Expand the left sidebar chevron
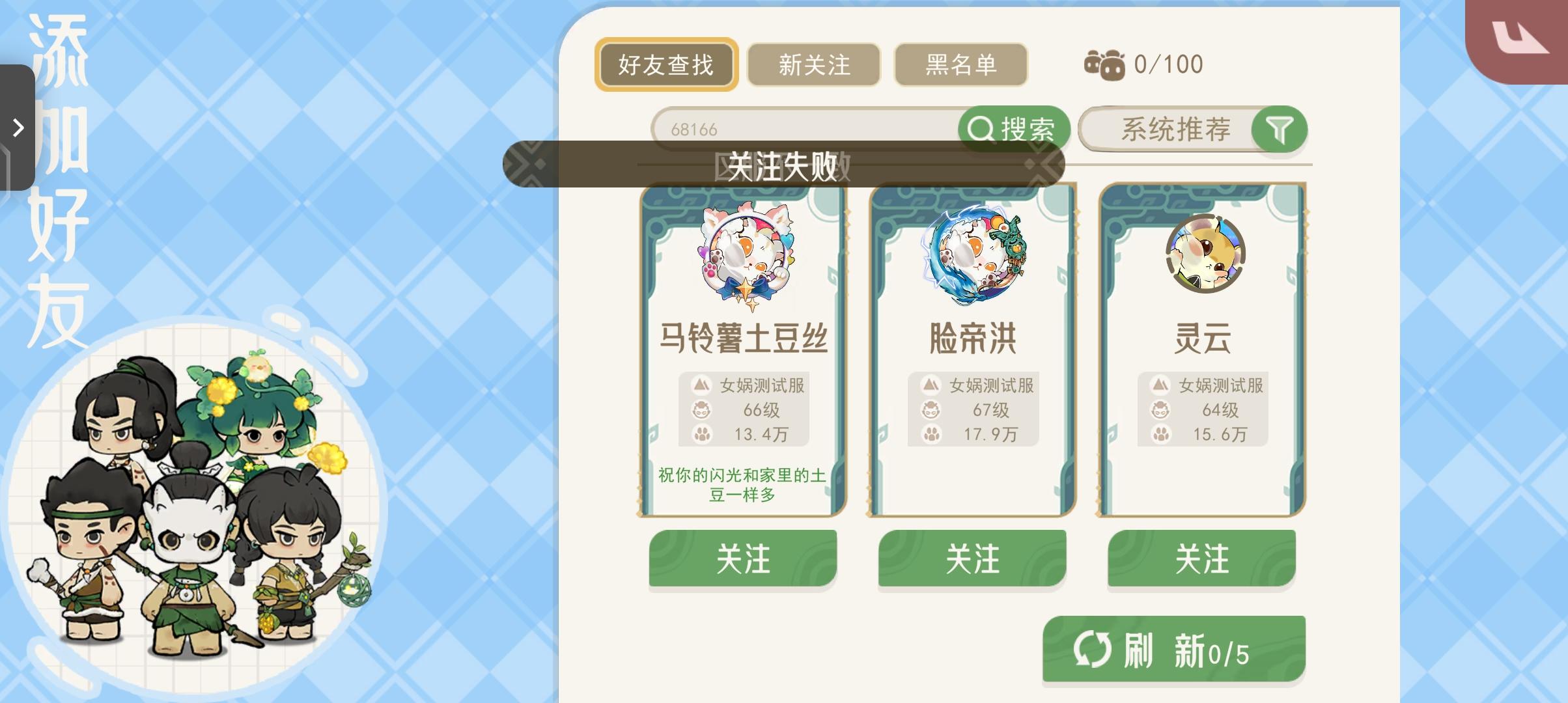Screen dimensions: 1568x703 click(18, 129)
